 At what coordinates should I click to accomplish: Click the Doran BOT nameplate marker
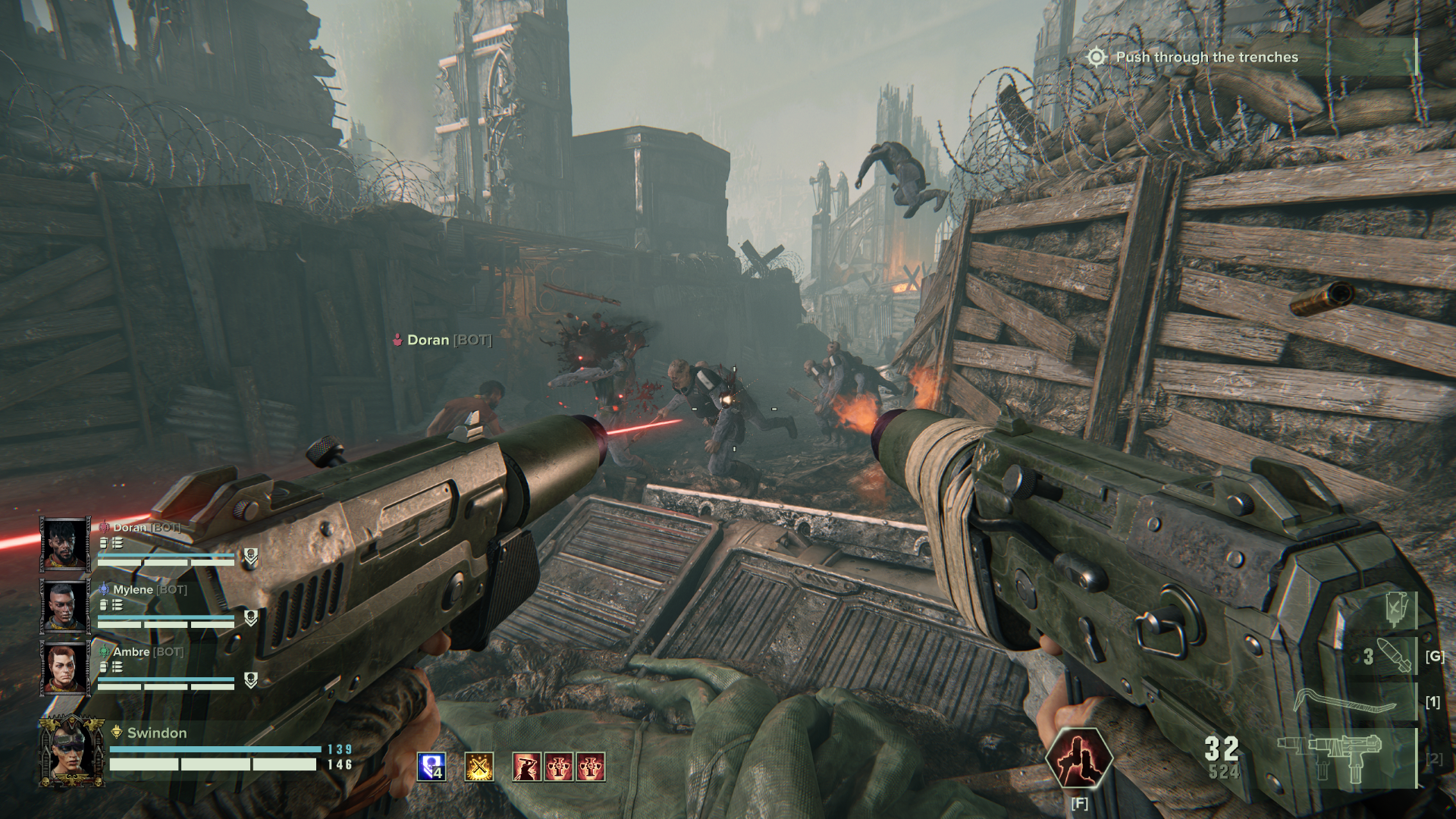pyautogui.click(x=443, y=340)
